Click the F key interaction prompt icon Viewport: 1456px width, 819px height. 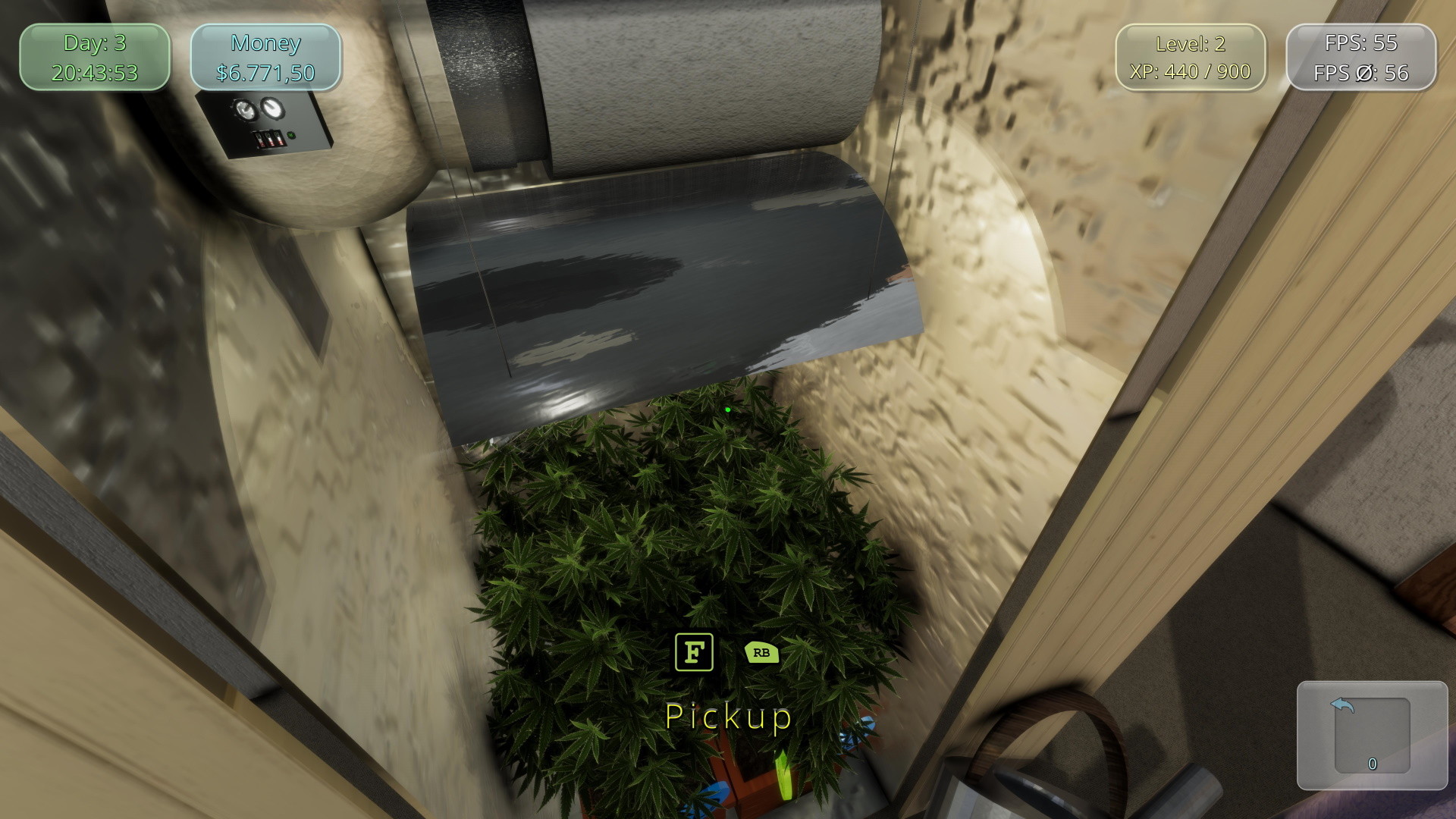pos(694,653)
